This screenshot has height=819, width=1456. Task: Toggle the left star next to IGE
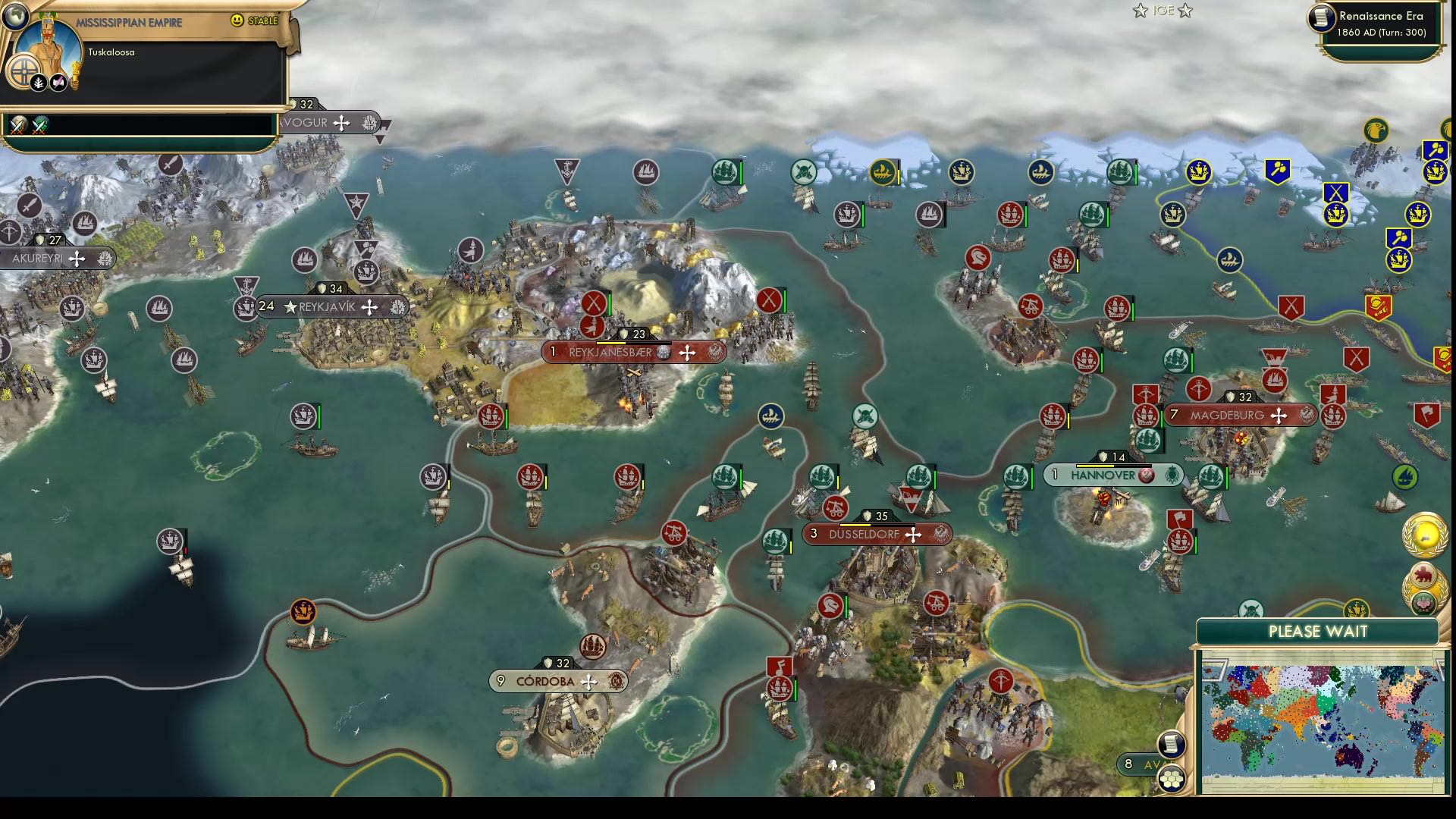(1141, 11)
